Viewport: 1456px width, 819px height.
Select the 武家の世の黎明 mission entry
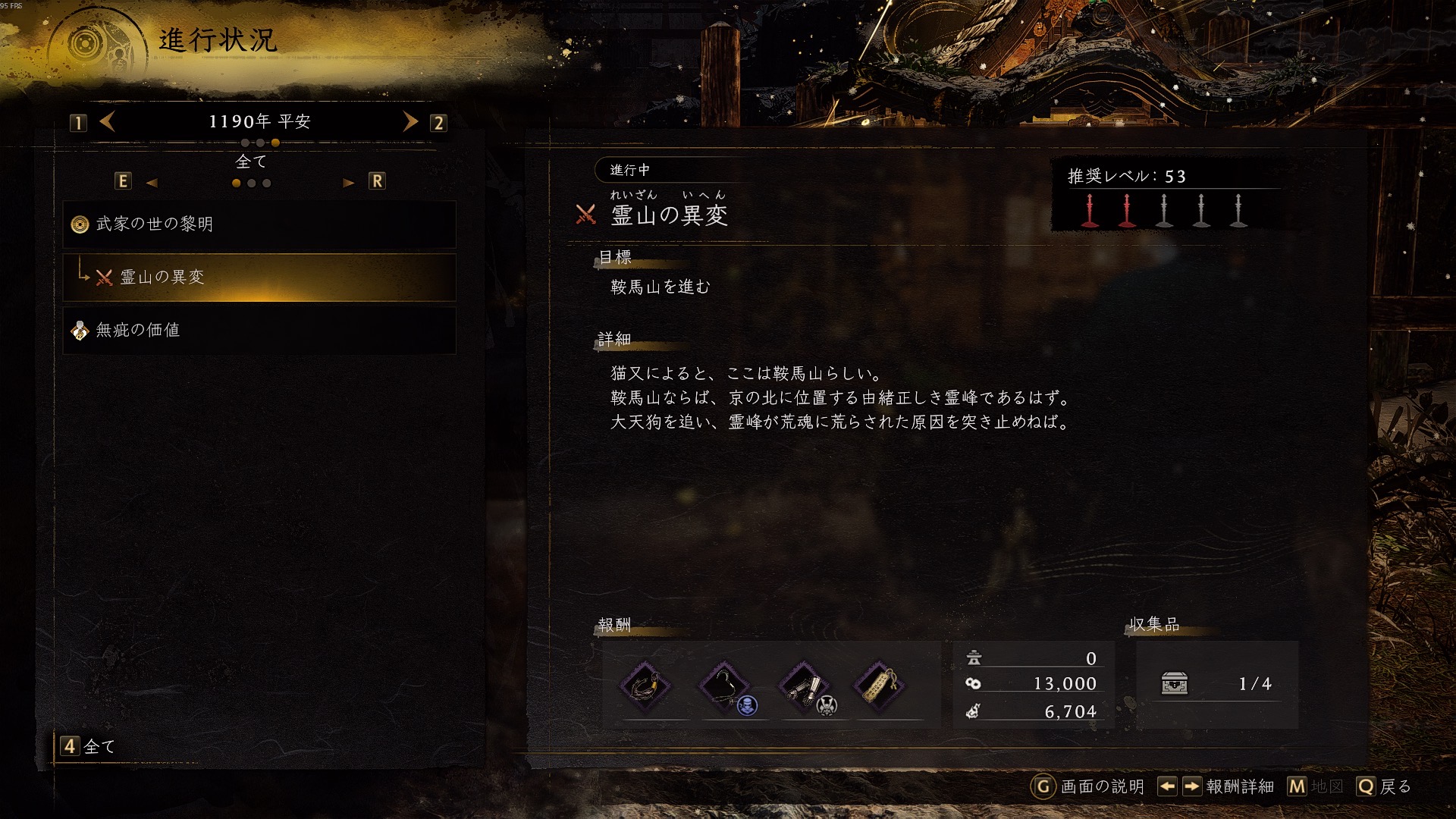click(259, 224)
